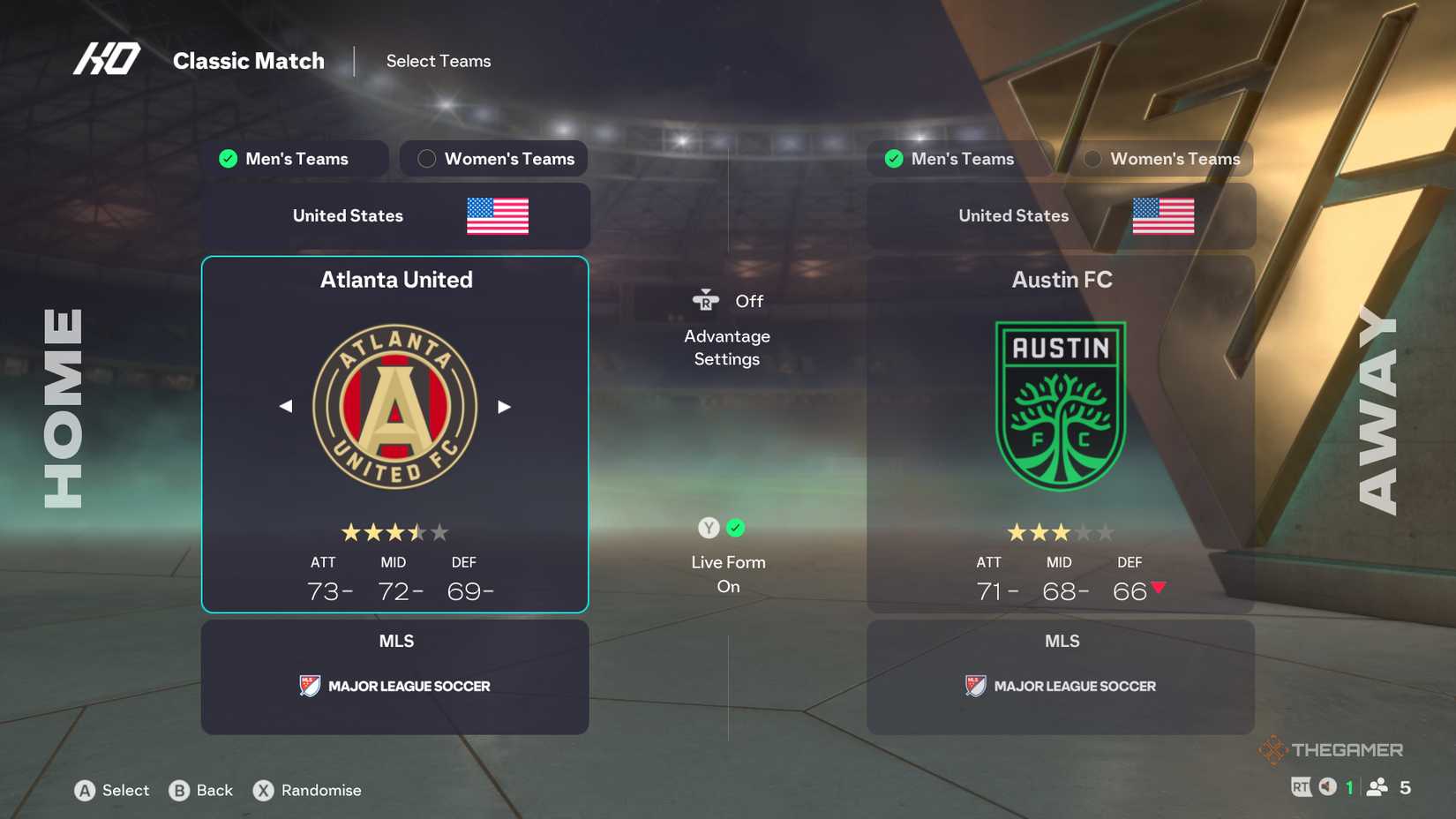Click the left arrow to browse previous team
The image size is (1456, 819).
[x=286, y=406]
